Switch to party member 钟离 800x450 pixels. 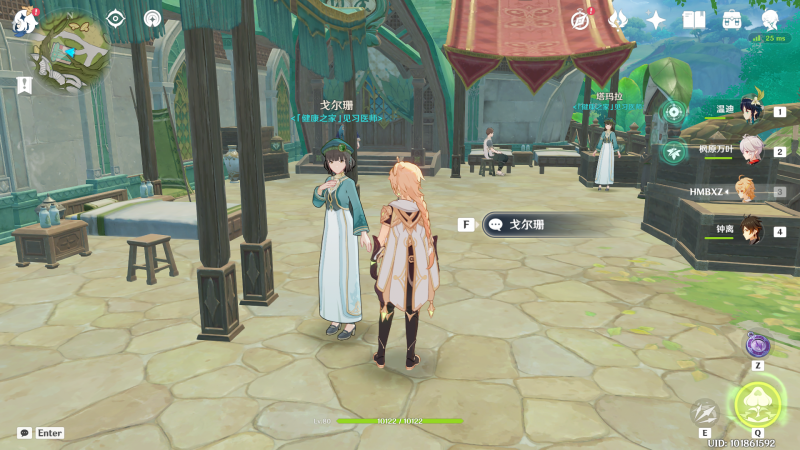point(748,231)
